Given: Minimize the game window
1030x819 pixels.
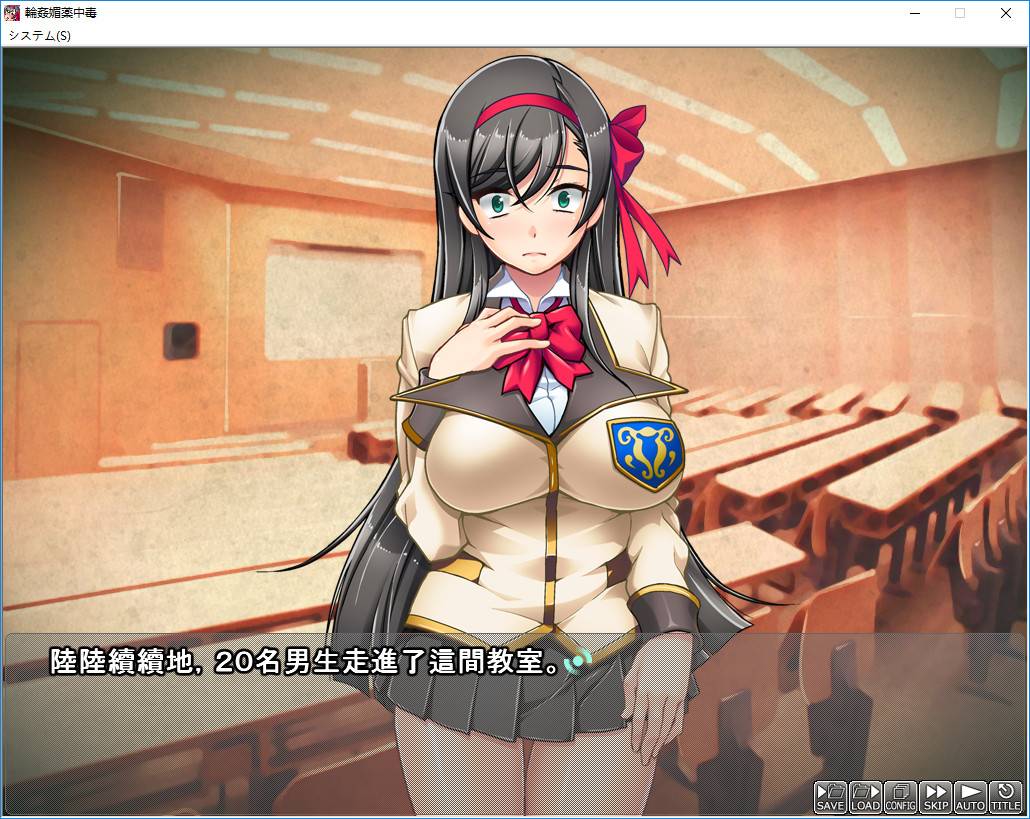Looking at the screenshot, I should (x=914, y=13).
